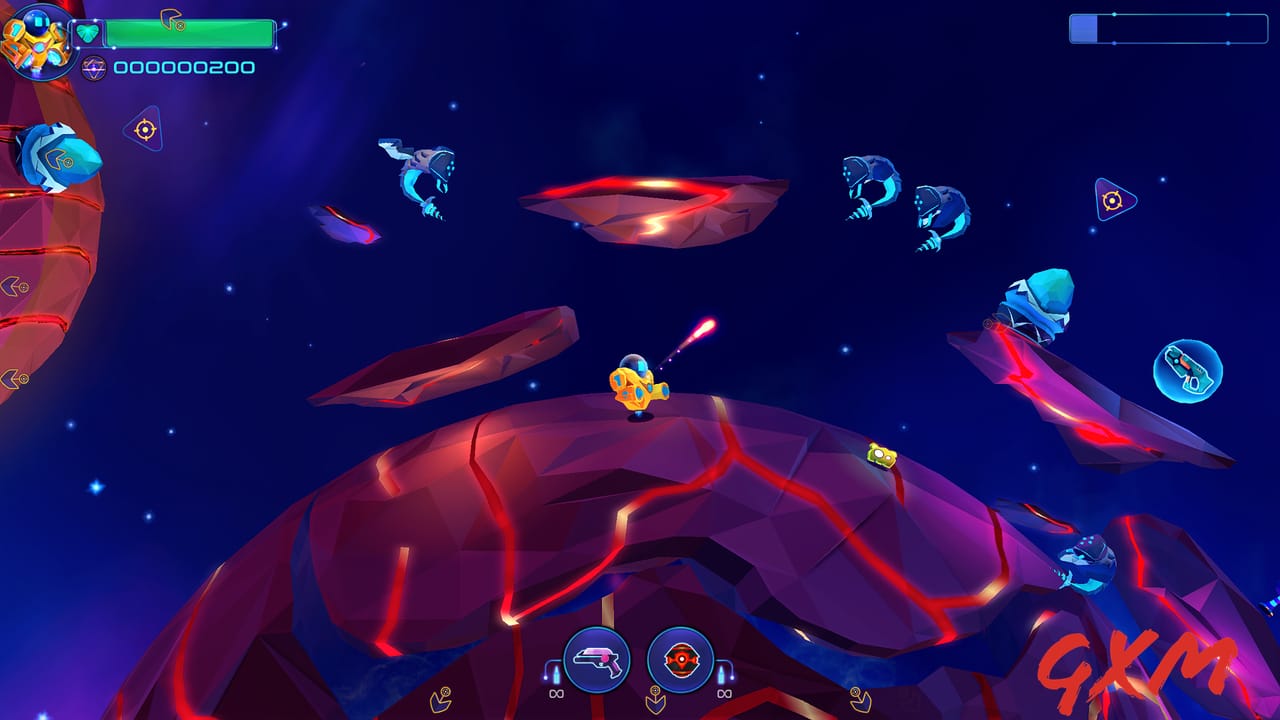Select the red eye bomb gadget icon
Screen dimensions: 1280x720
680,658
